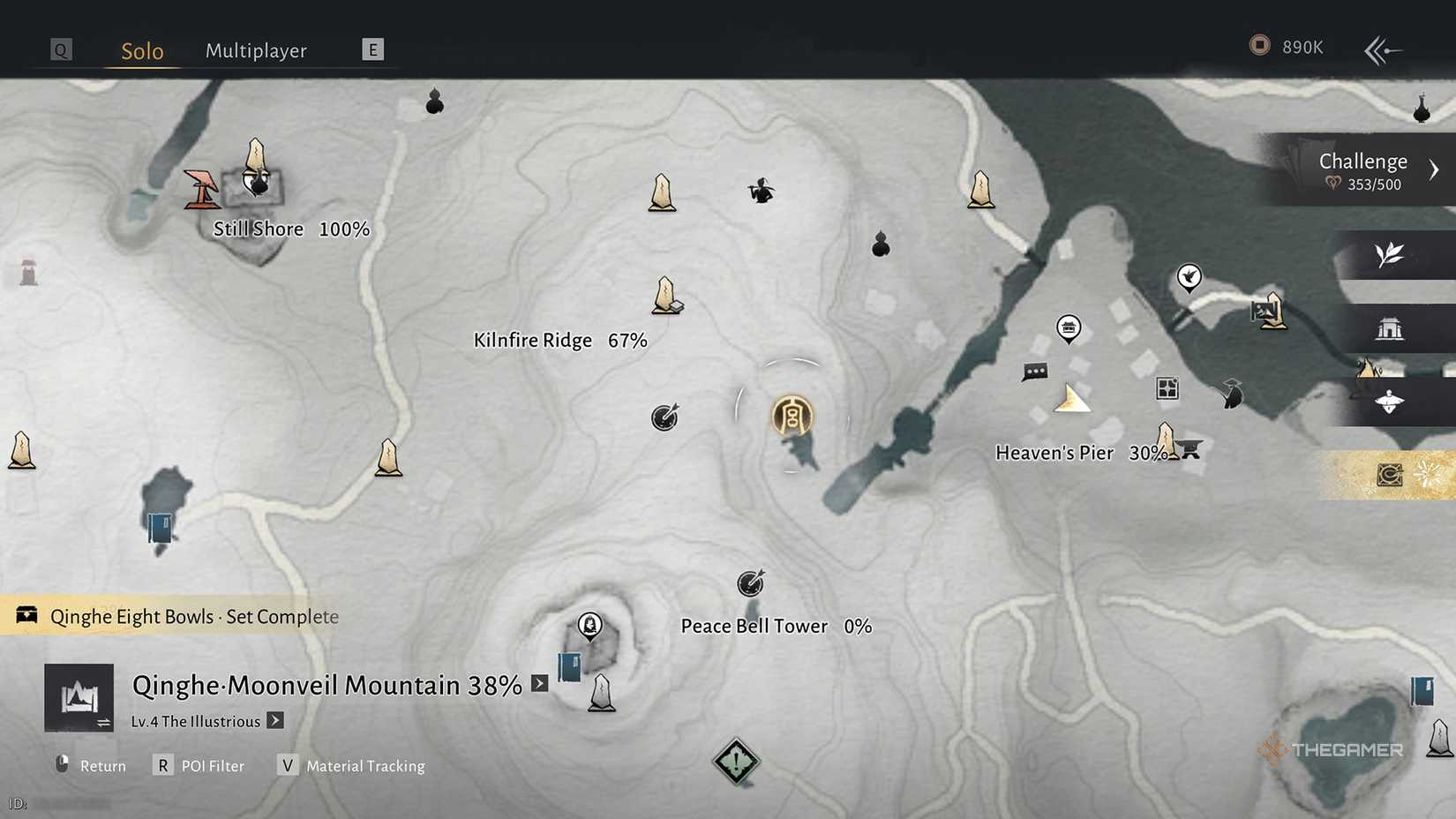The height and width of the screenshot is (819, 1456).
Task: Expand the Lv.4 The Illustrious arrow
Action: 276,721
